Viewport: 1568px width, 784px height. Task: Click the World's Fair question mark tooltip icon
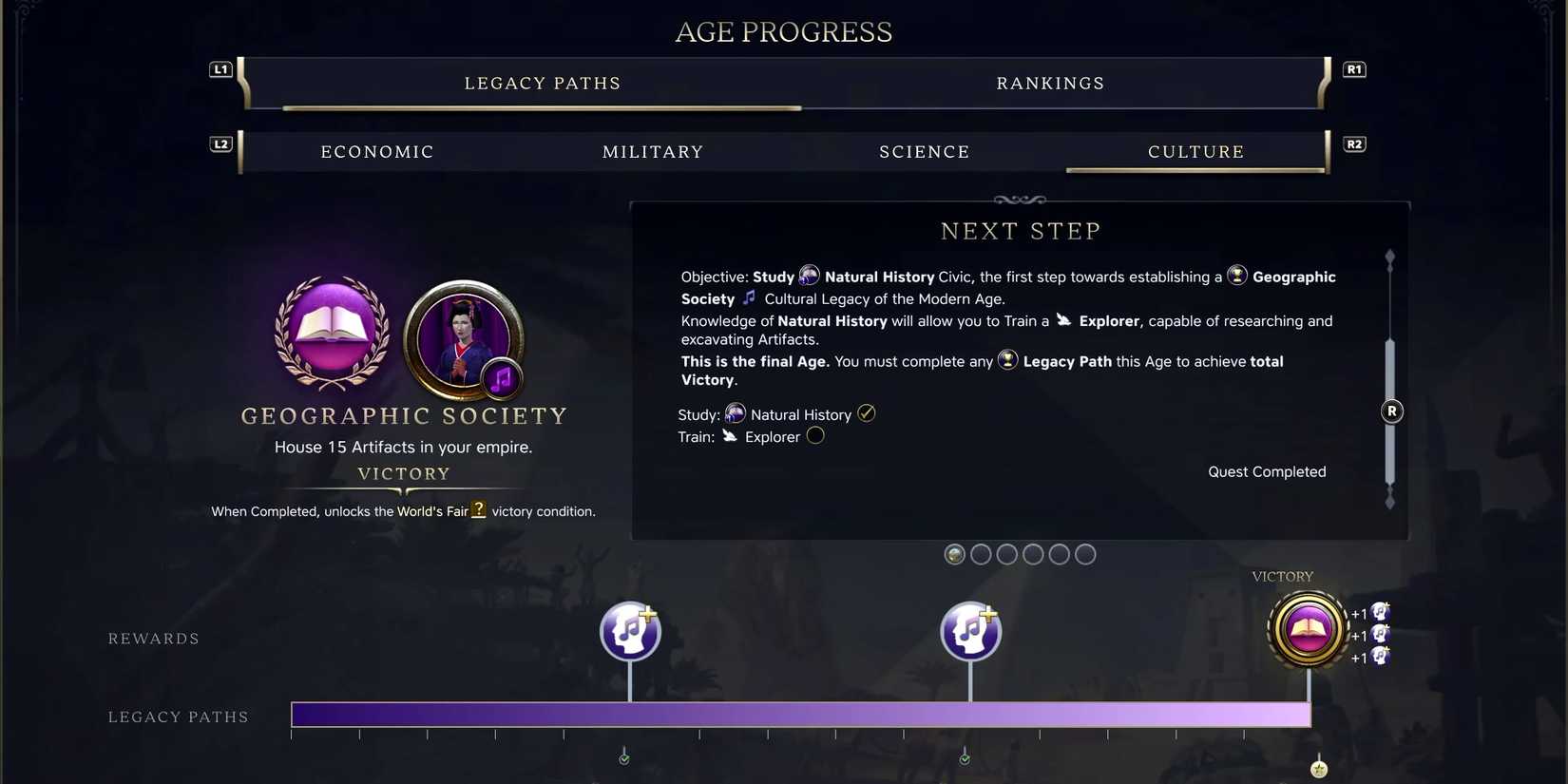click(x=478, y=510)
